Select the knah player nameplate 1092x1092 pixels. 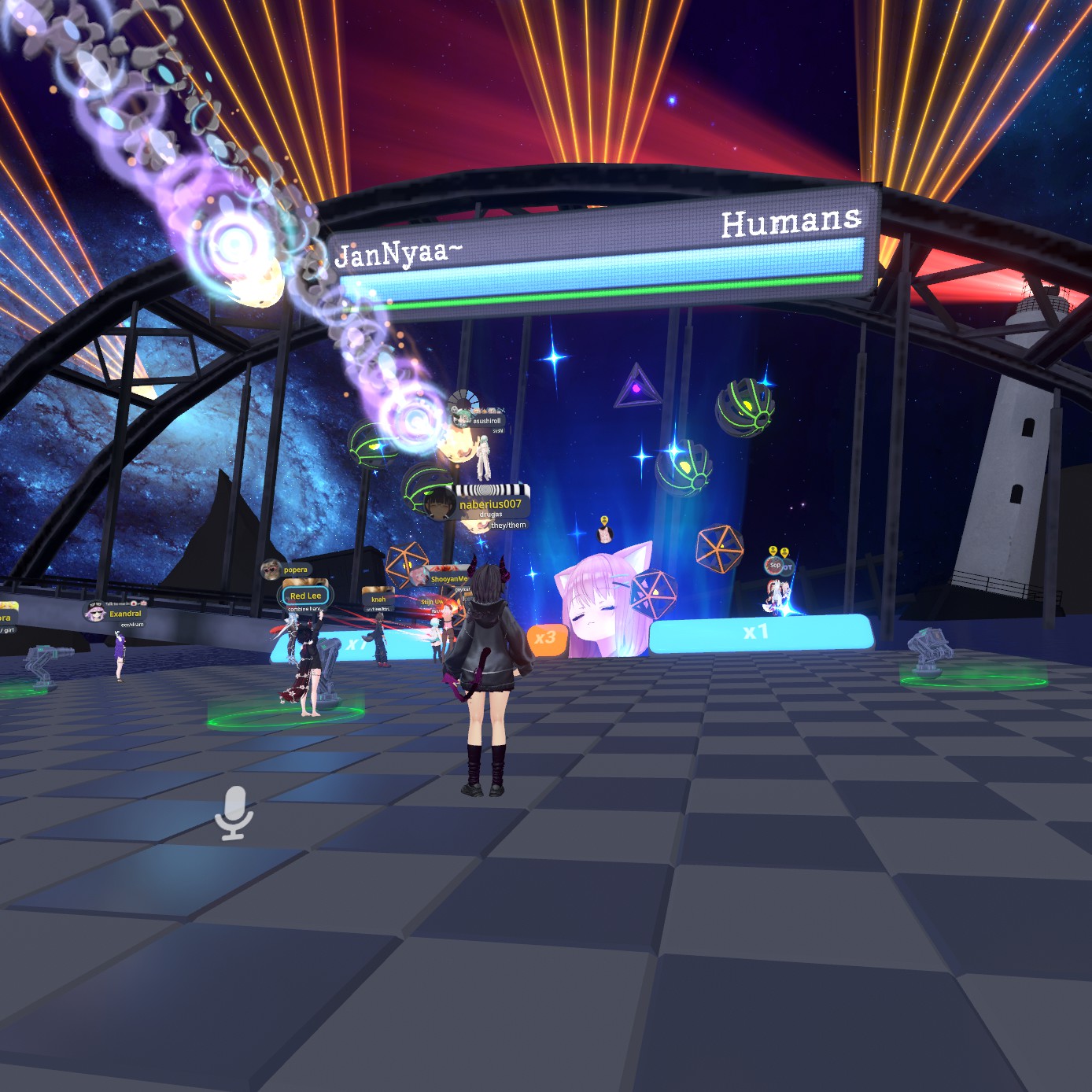[x=378, y=599]
